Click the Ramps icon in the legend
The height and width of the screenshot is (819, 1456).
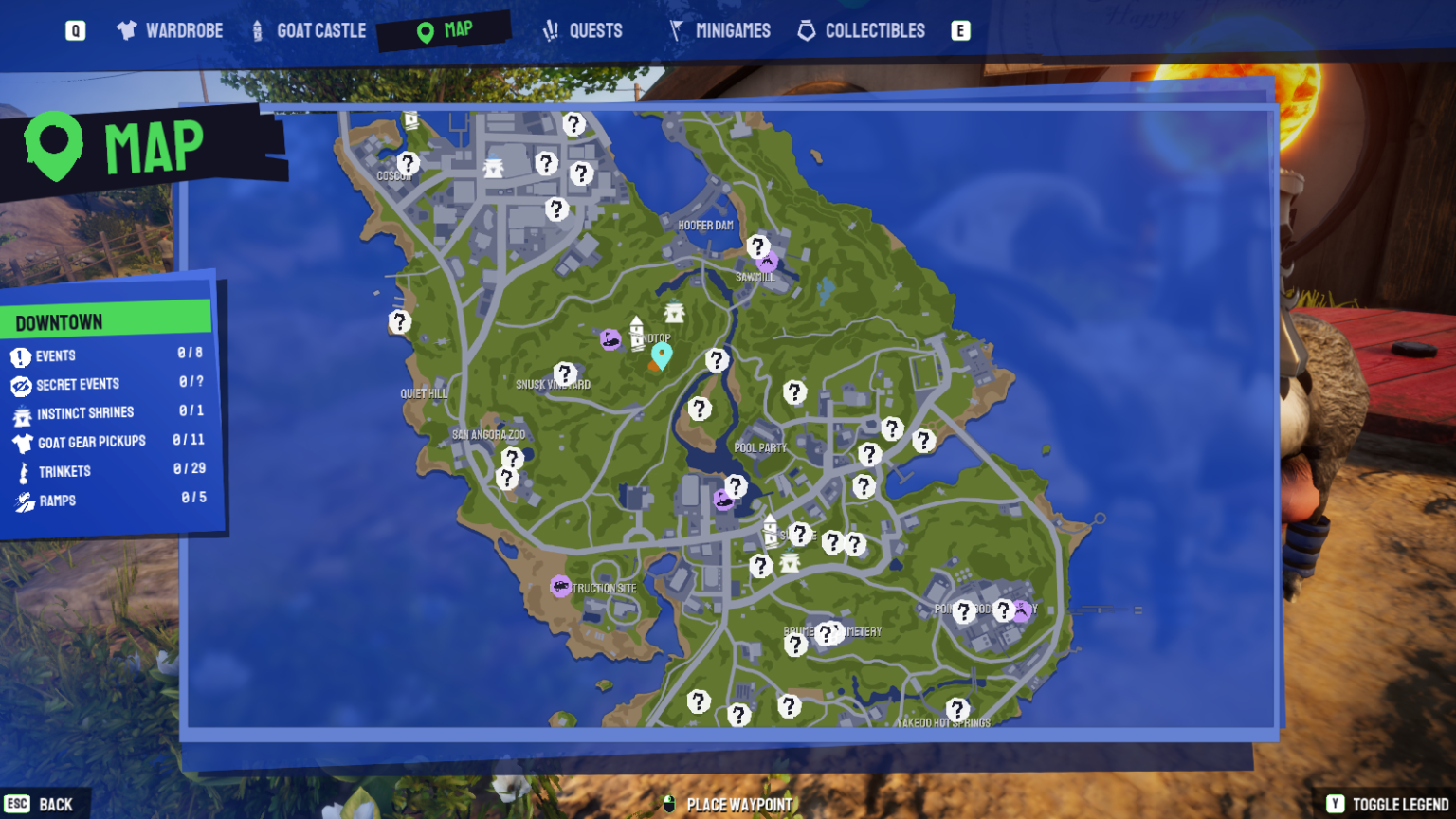tap(21, 500)
